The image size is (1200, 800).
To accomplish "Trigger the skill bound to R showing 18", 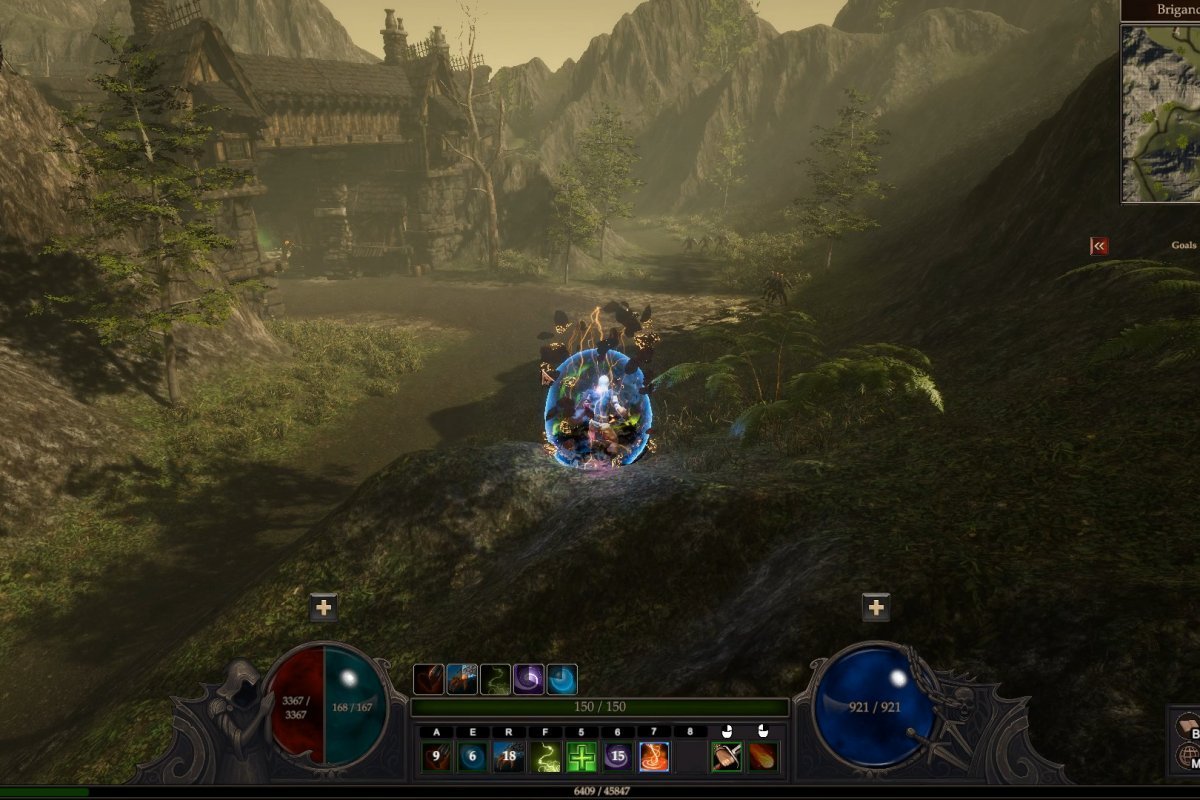I will click(x=509, y=757).
